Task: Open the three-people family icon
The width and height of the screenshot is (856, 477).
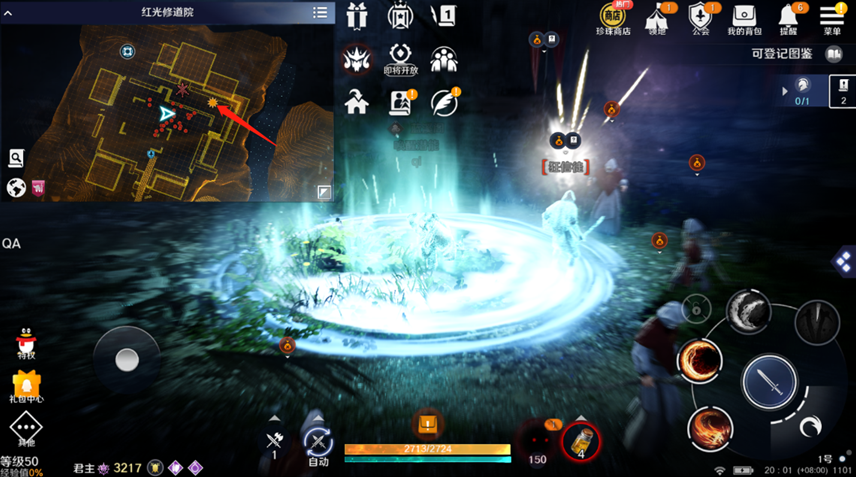Action: (443, 58)
